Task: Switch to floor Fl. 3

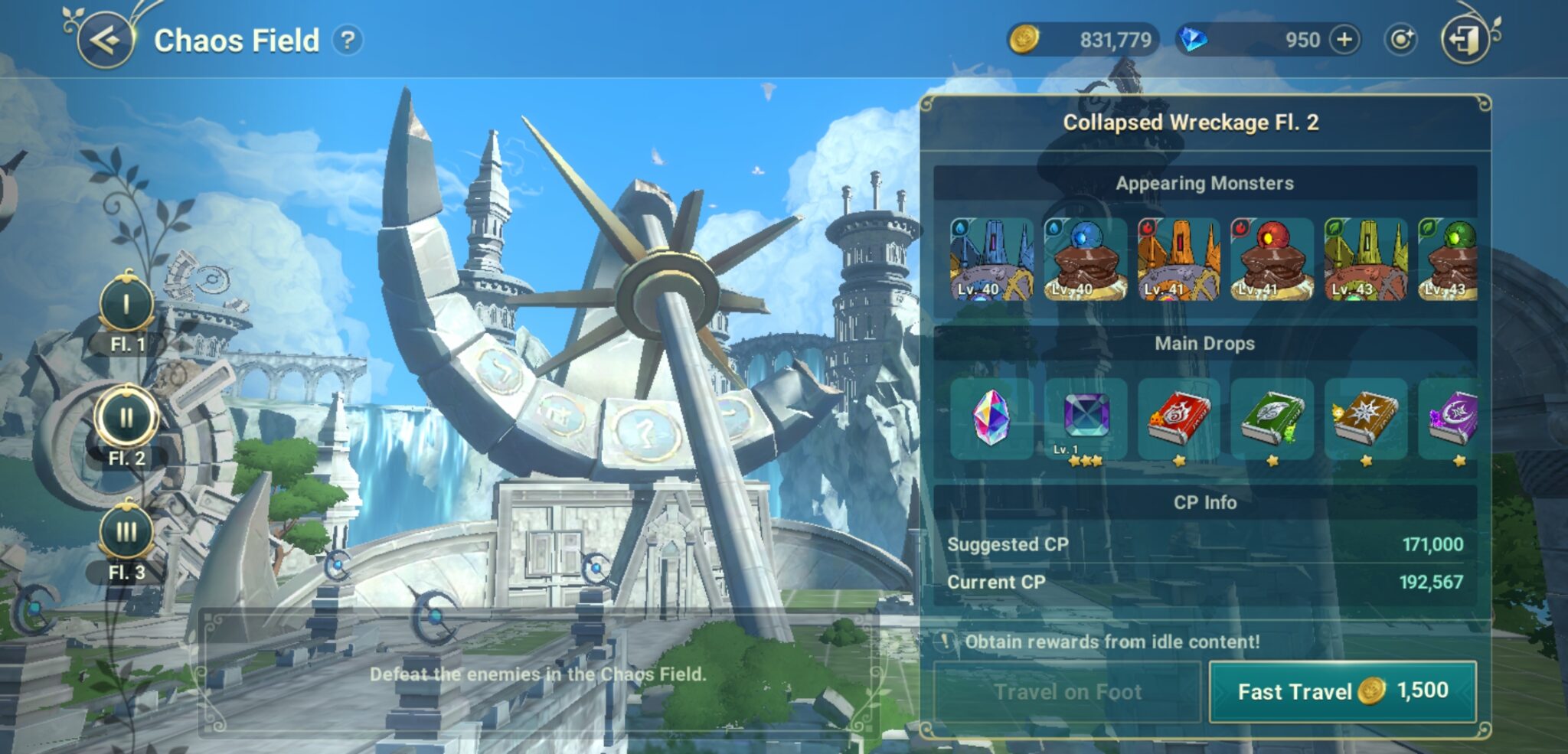Action: coord(126,534)
